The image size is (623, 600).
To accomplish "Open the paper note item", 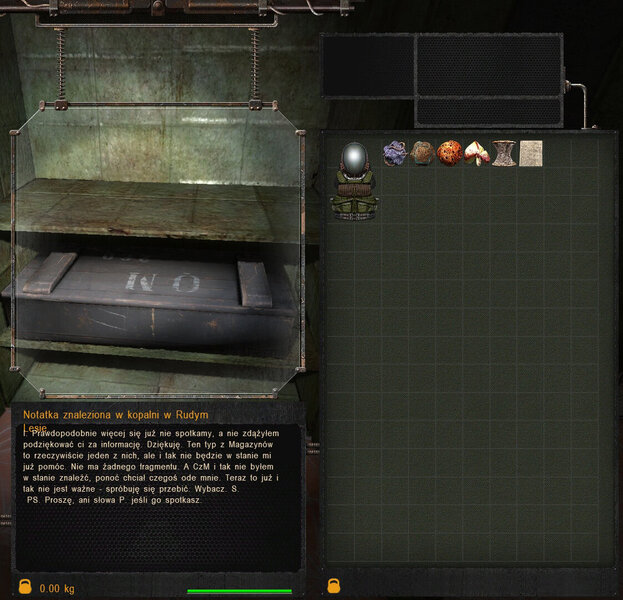I will [531, 153].
